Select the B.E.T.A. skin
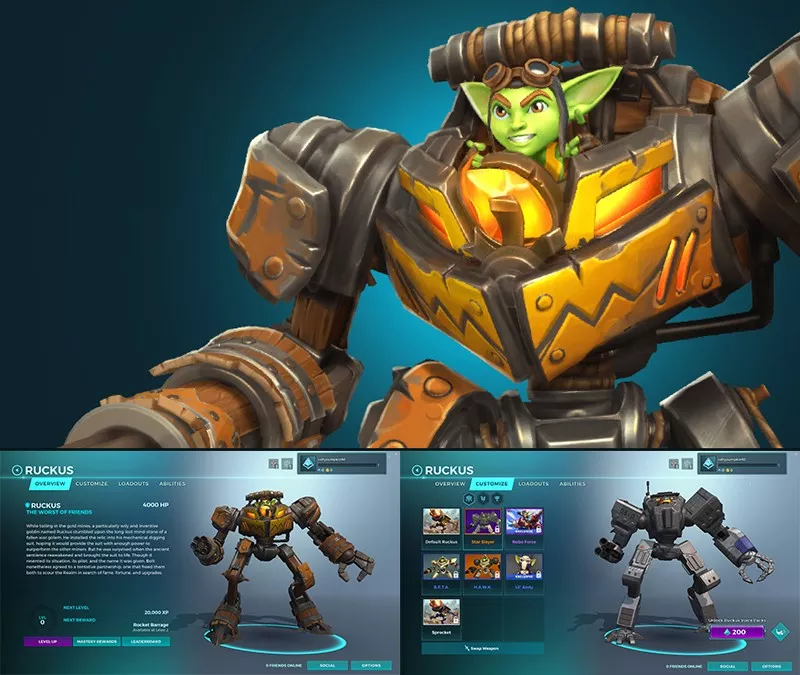The width and height of the screenshot is (800, 675). (x=441, y=571)
